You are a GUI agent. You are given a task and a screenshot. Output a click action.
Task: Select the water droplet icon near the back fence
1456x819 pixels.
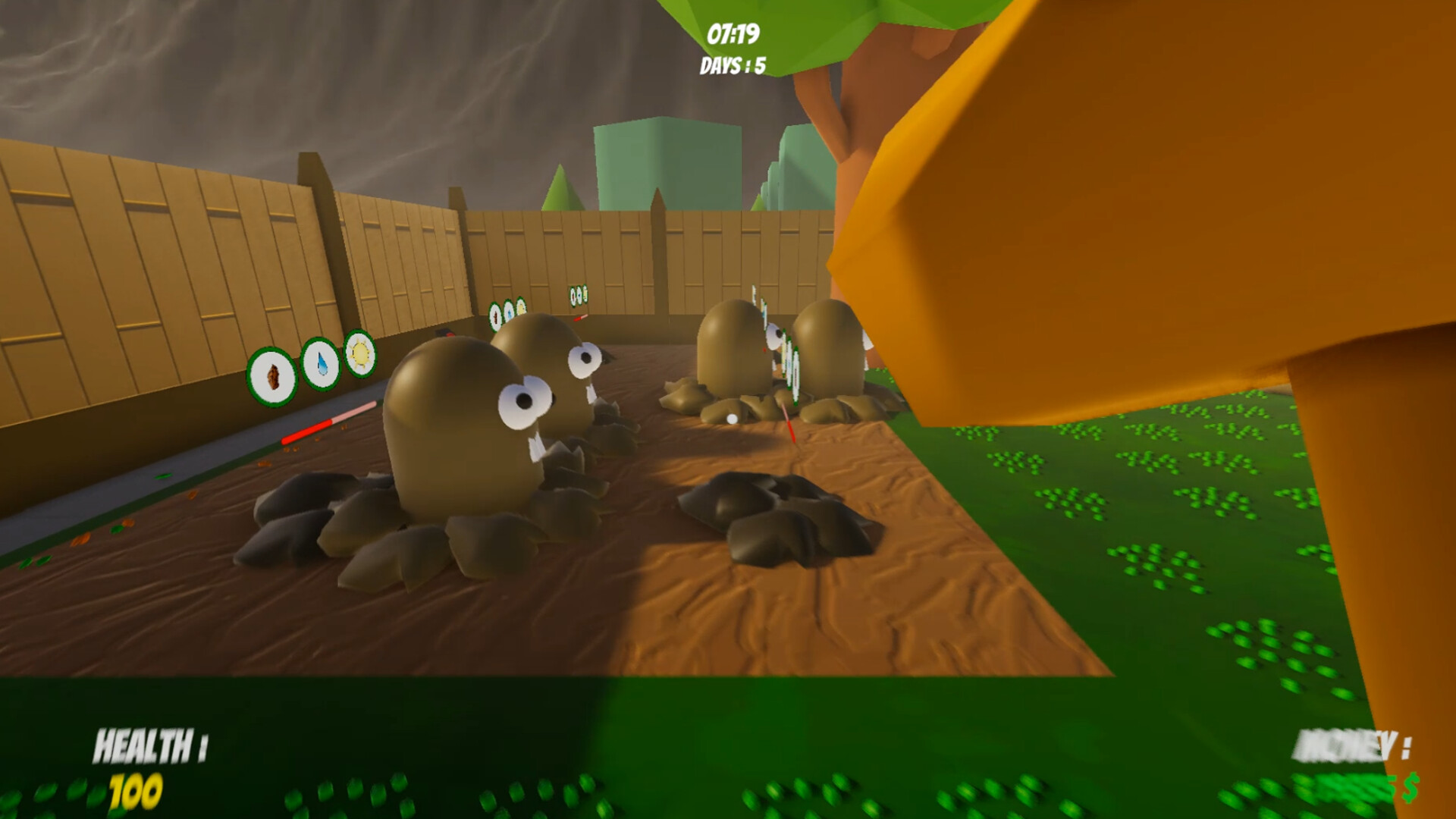[508, 310]
